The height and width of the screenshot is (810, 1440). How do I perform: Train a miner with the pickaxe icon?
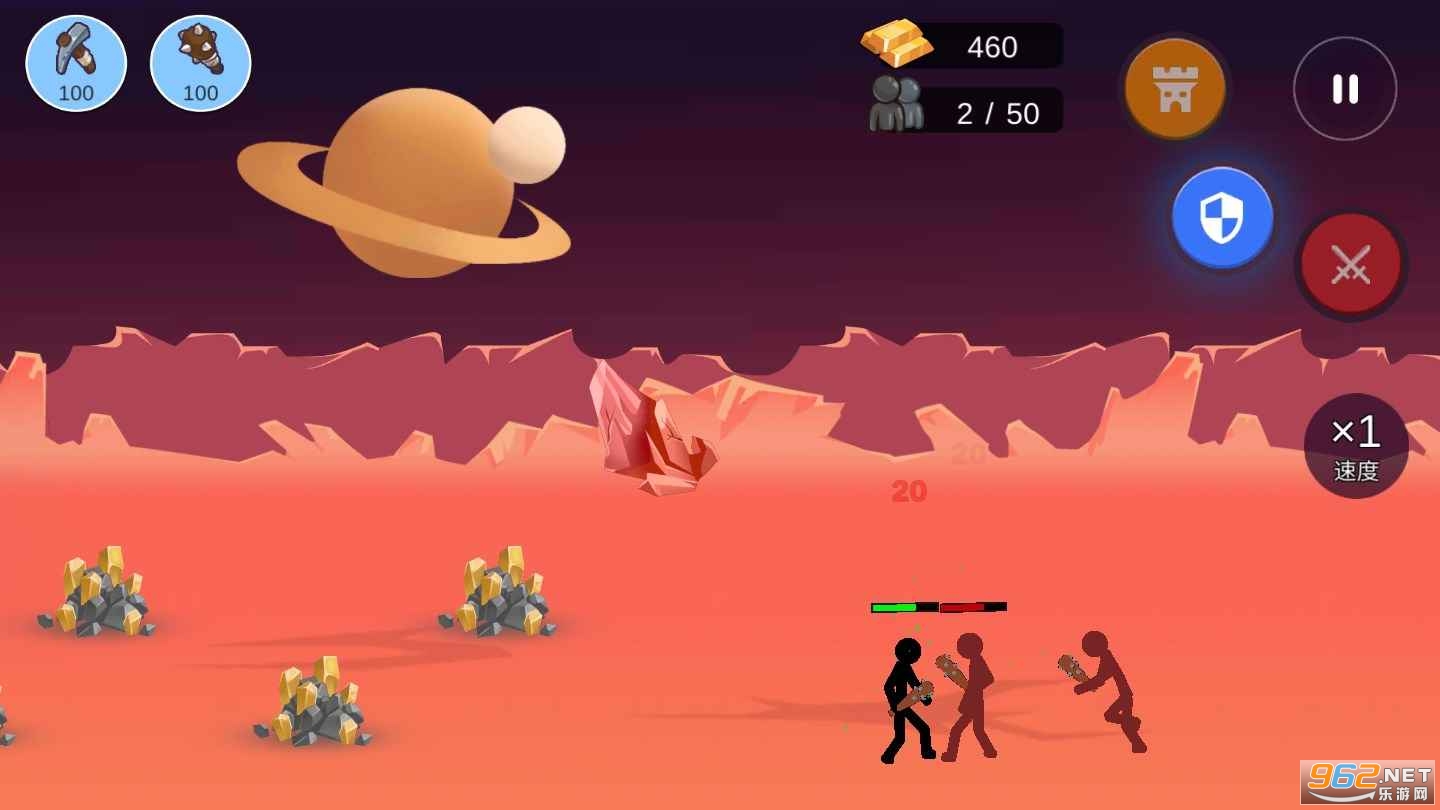tap(76, 63)
